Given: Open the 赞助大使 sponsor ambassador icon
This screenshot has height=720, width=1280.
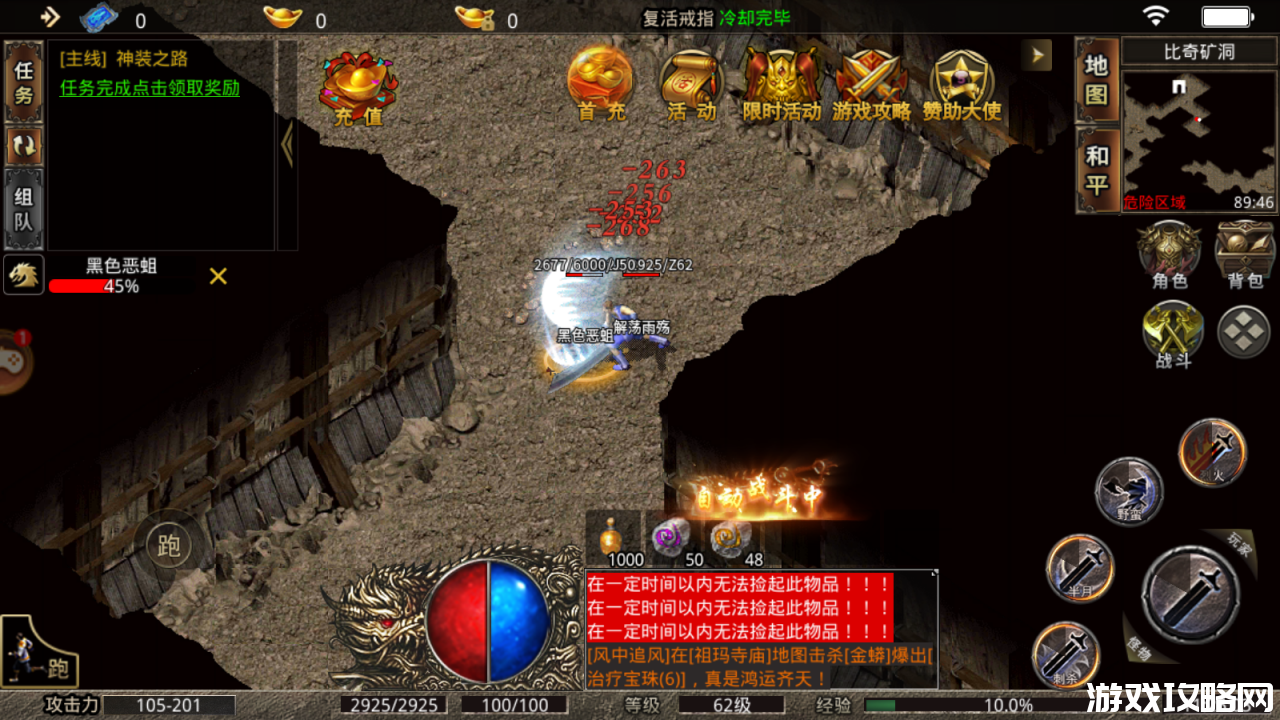Looking at the screenshot, I should pyautogui.click(x=961, y=83).
